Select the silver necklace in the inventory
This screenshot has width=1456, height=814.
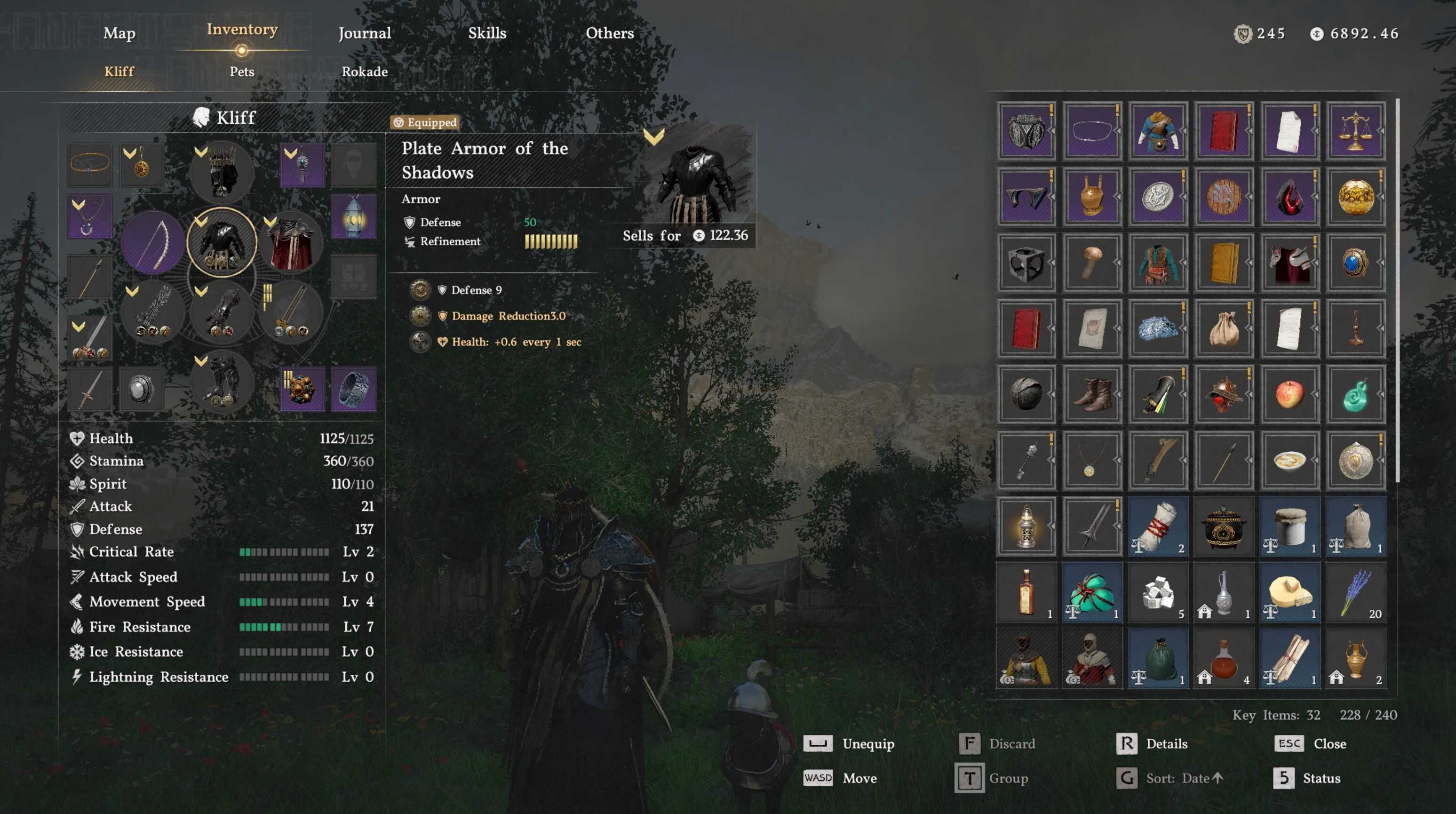pos(1092,132)
